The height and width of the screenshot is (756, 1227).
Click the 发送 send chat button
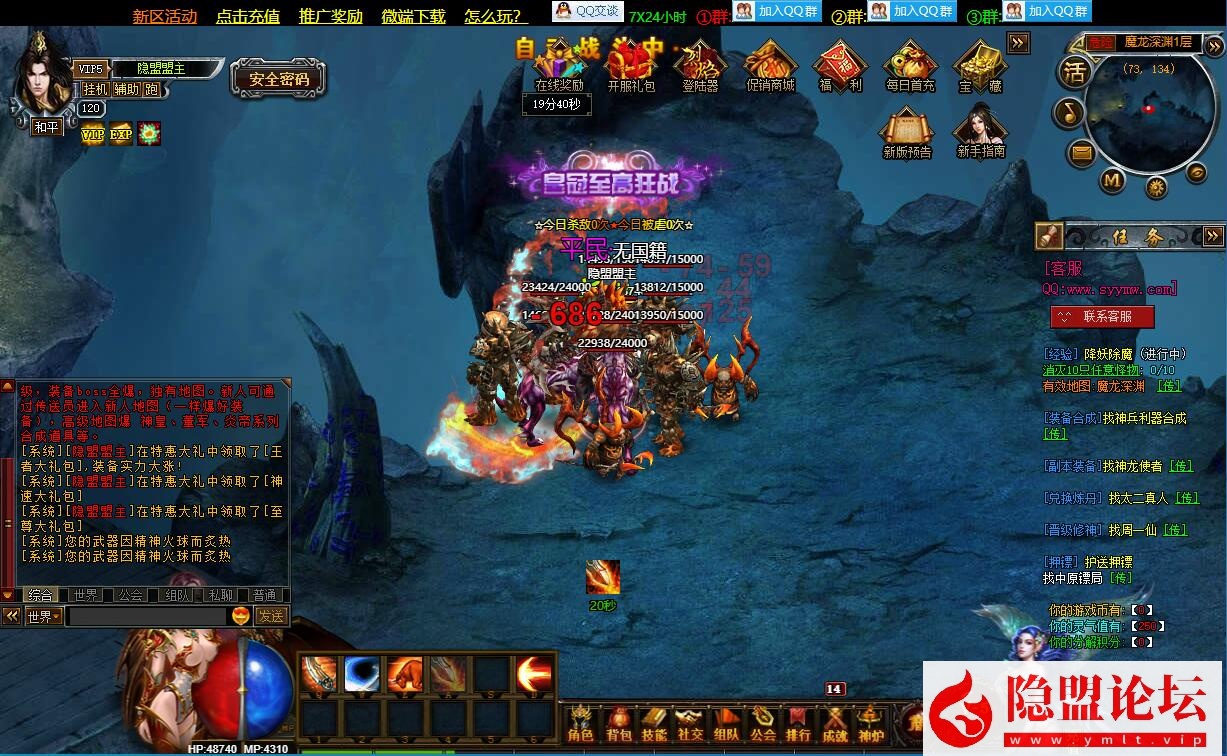pos(270,616)
